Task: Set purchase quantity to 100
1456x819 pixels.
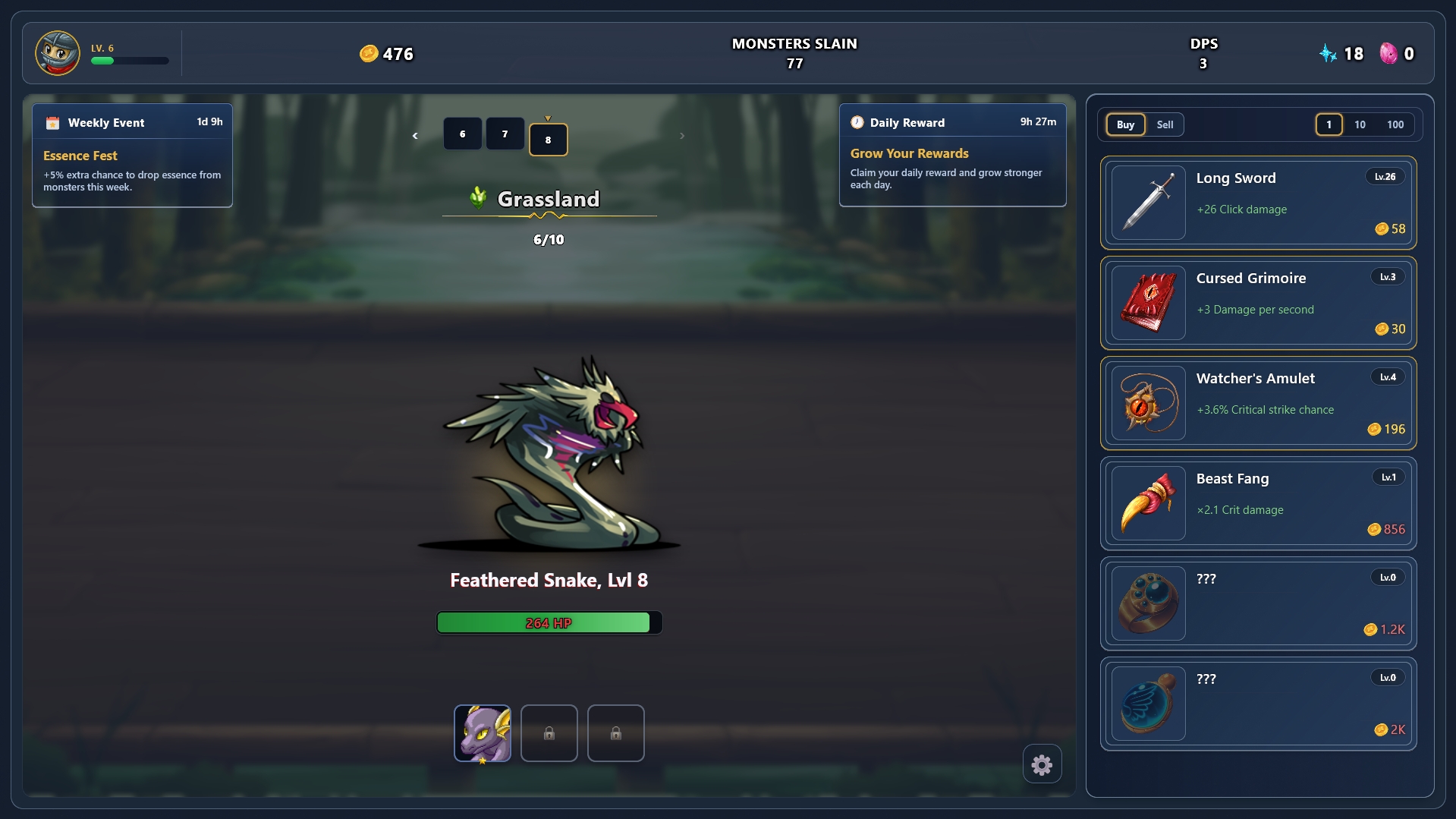Action: (x=1395, y=124)
